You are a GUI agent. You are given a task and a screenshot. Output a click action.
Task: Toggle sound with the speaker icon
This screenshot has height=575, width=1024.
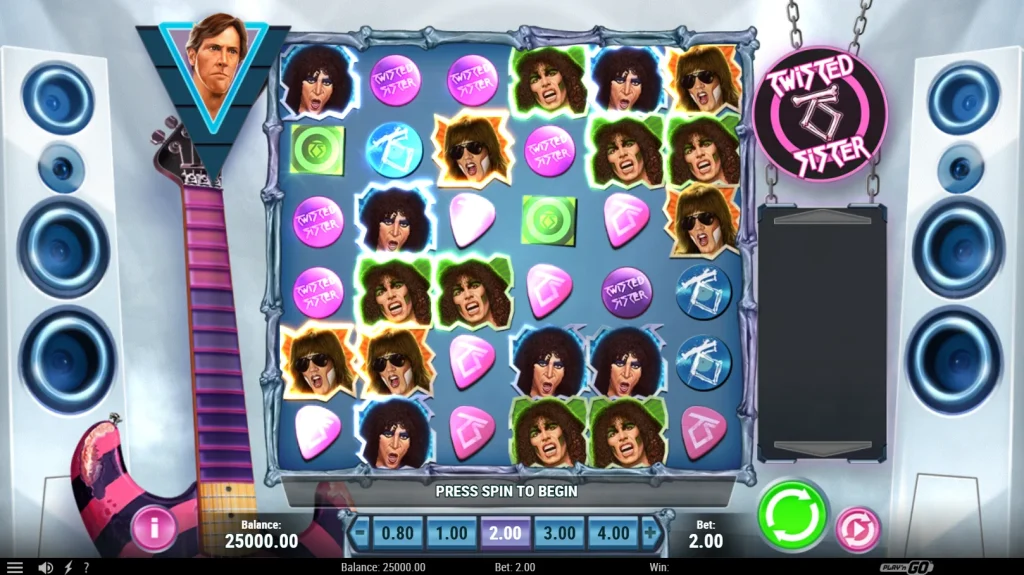[45, 567]
